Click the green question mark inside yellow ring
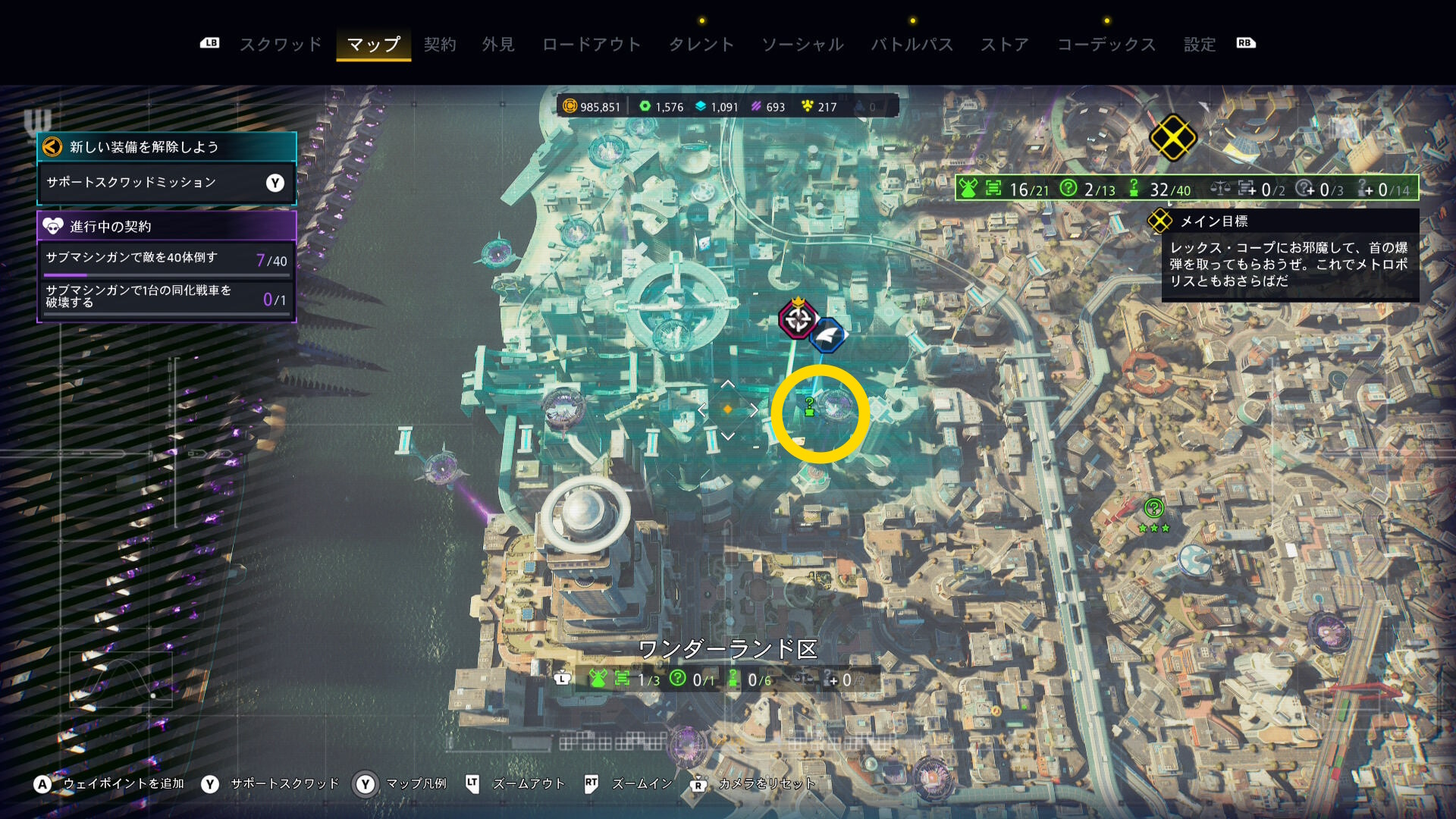 tap(809, 406)
